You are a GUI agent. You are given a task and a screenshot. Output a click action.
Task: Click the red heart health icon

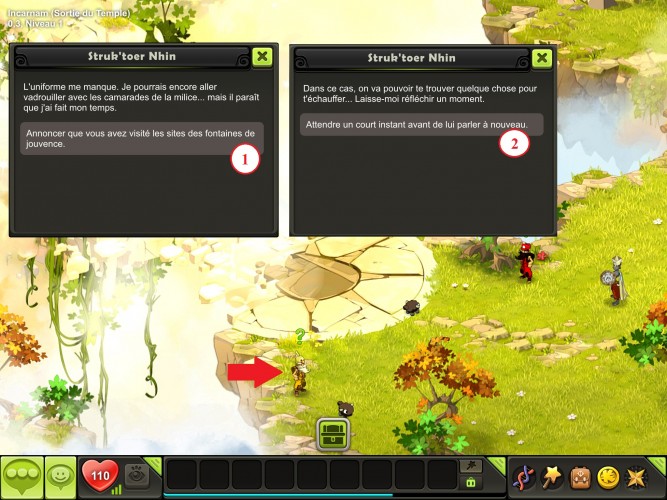pos(98,476)
